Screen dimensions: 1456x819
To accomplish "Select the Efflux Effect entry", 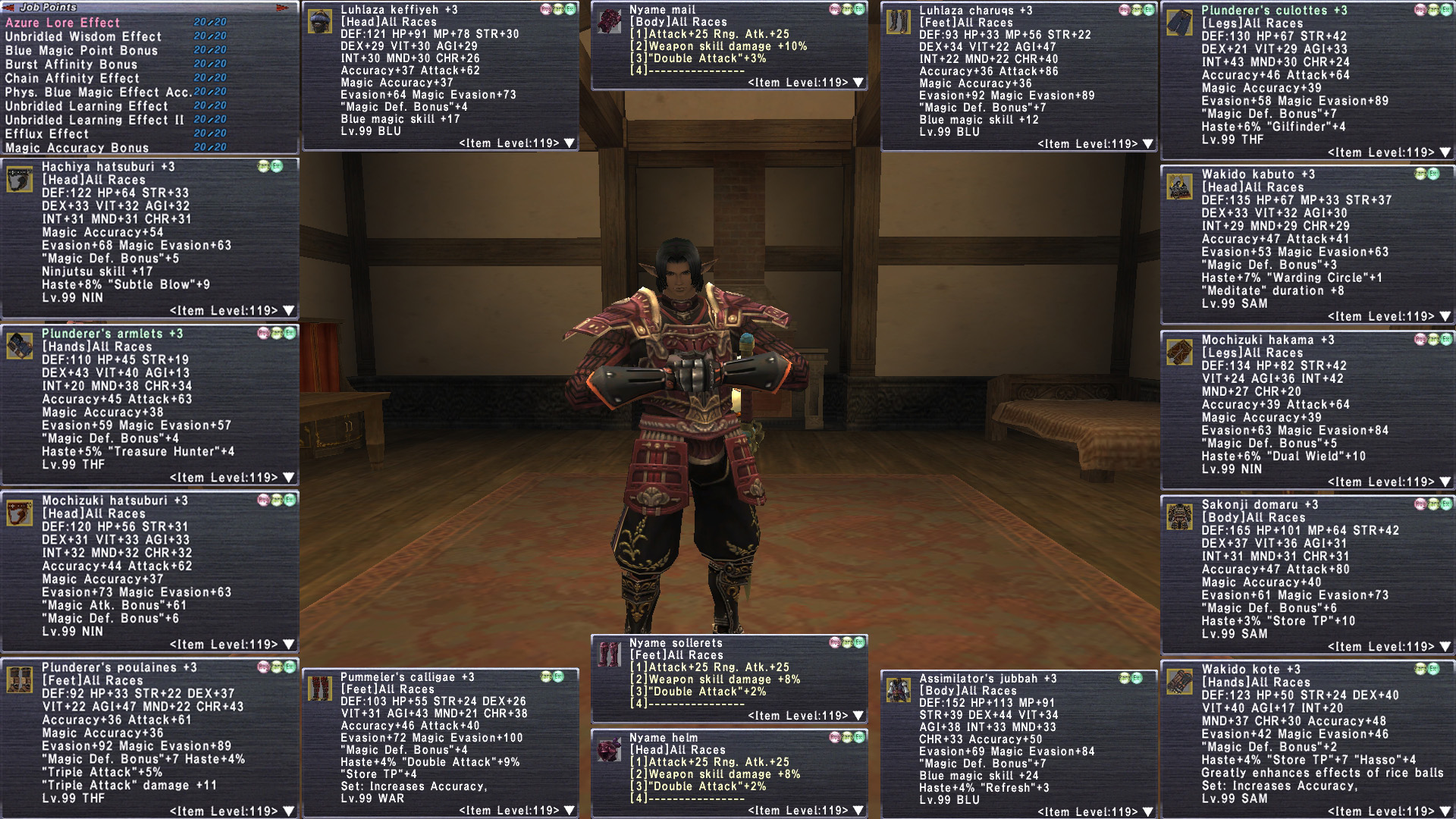I will (47, 133).
